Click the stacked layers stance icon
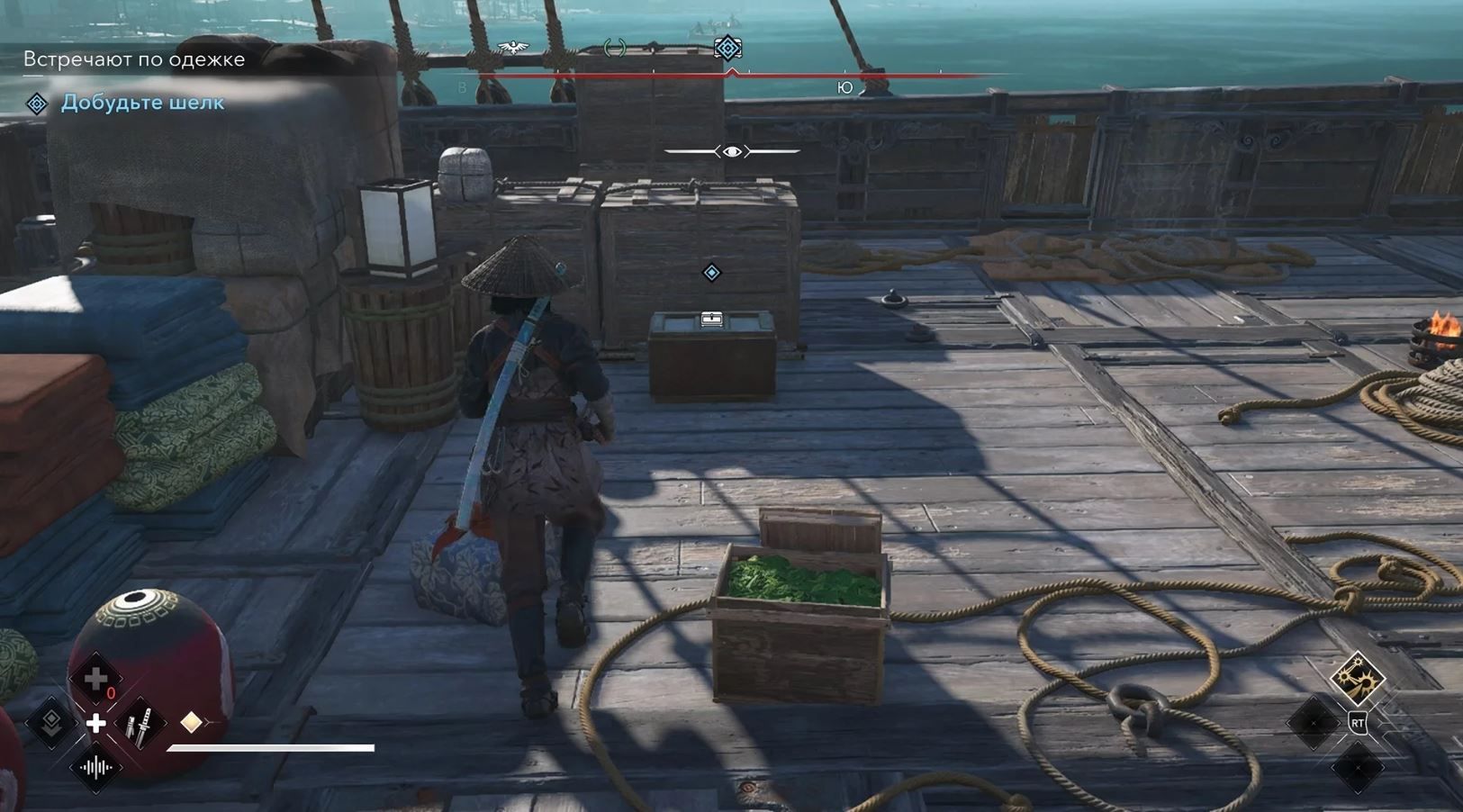1463x812 pixels. [x=51, y=721]
